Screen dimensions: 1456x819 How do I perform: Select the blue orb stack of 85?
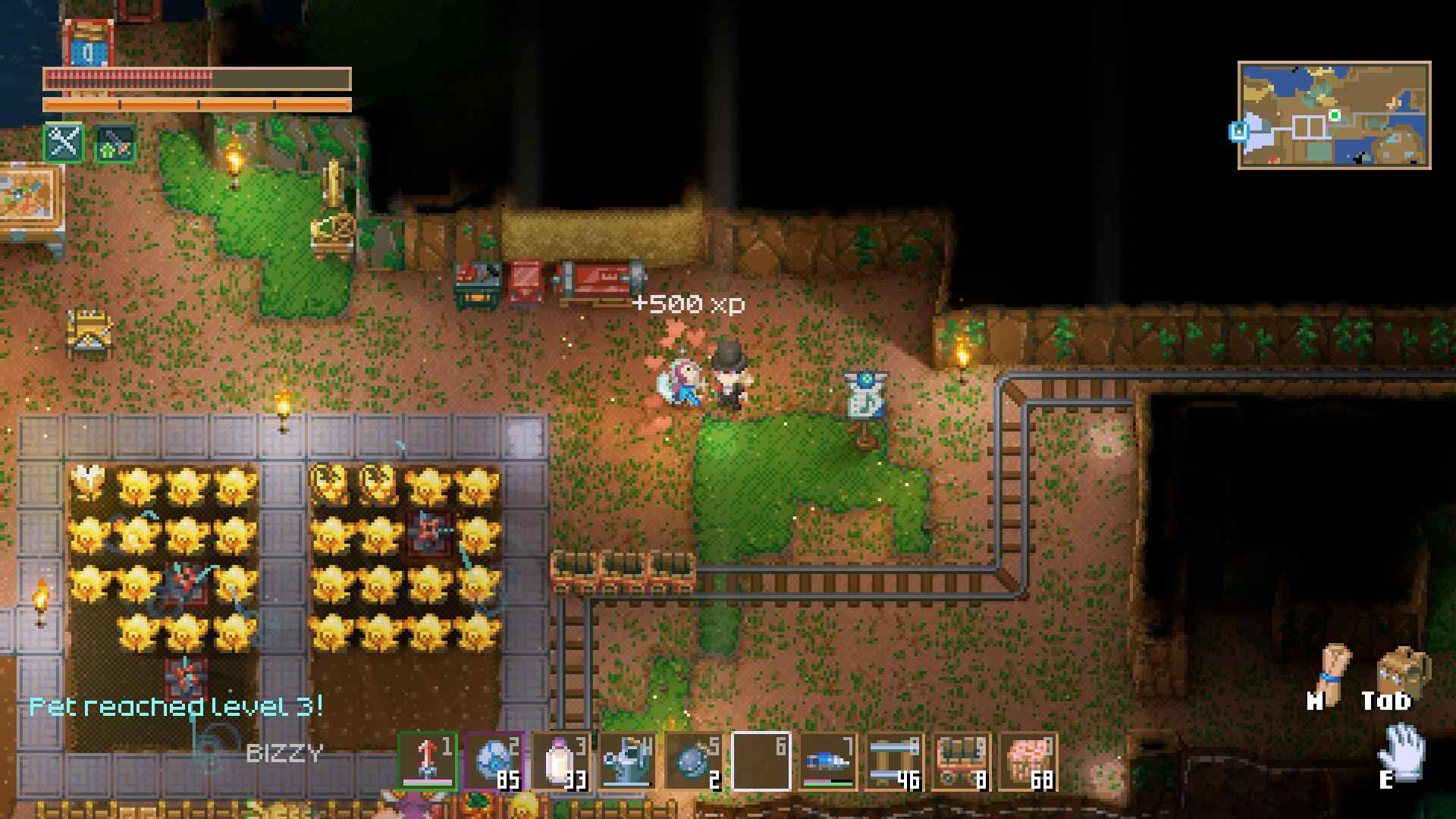point(495,761)
